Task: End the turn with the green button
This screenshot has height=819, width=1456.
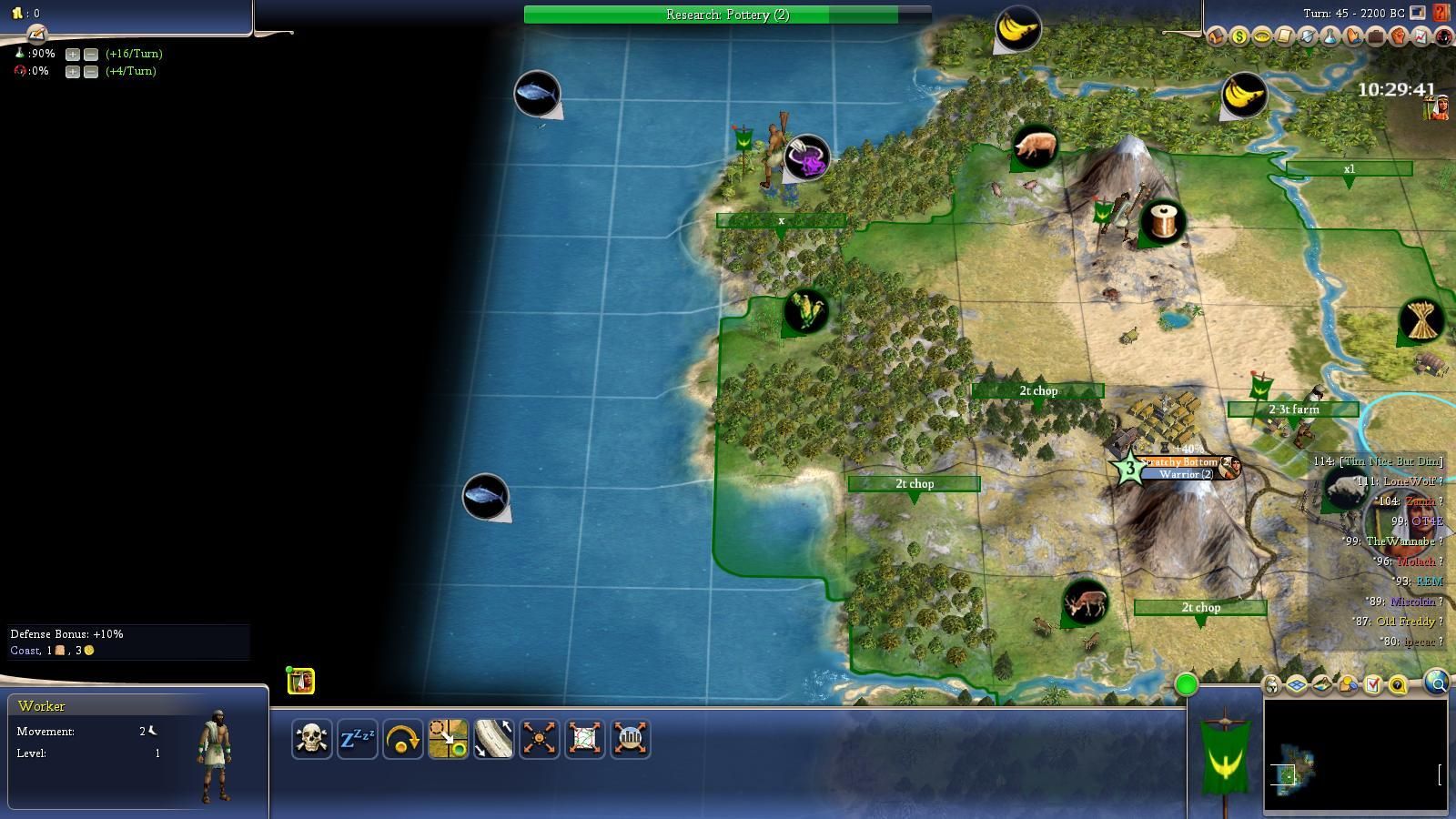Action: (1186, 684)
